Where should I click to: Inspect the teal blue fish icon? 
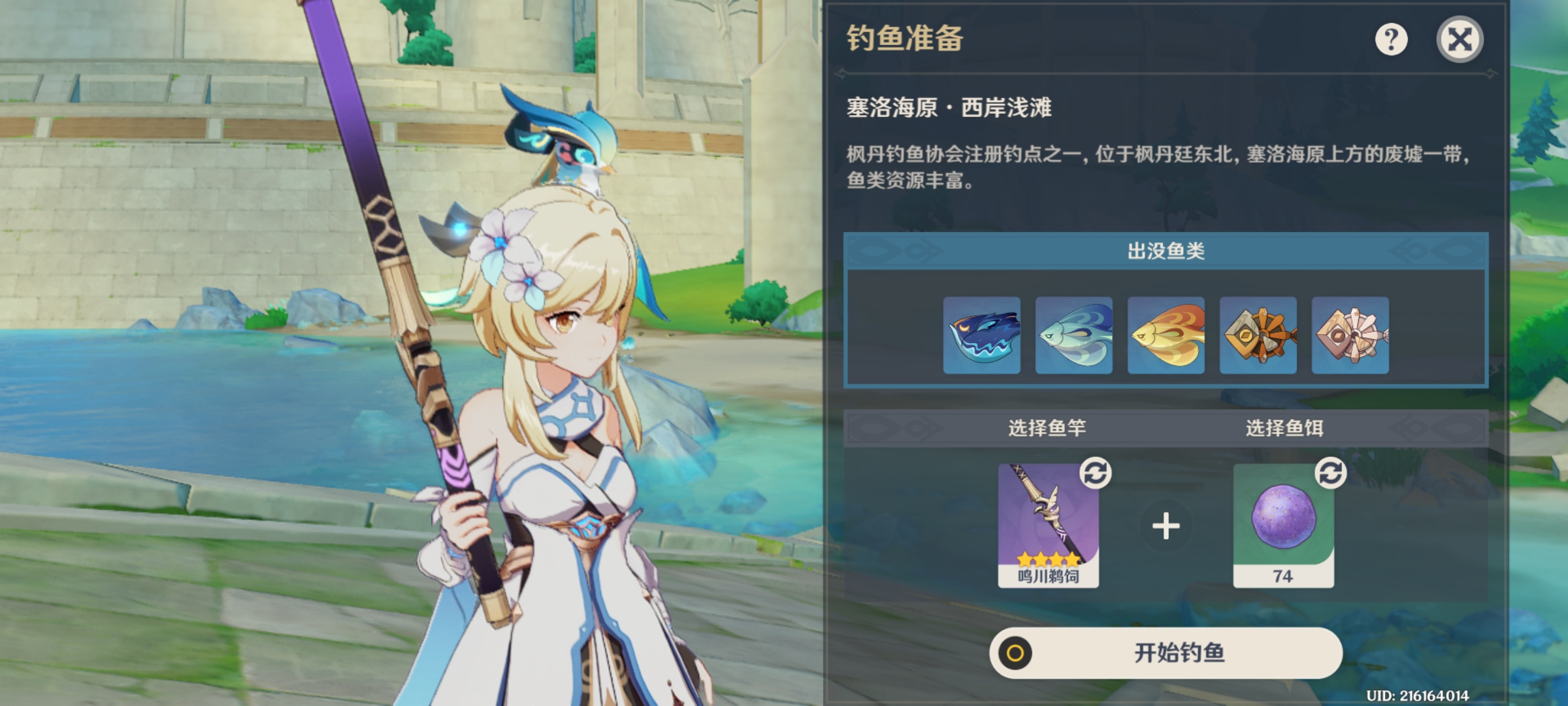(x=1073, y=335)
